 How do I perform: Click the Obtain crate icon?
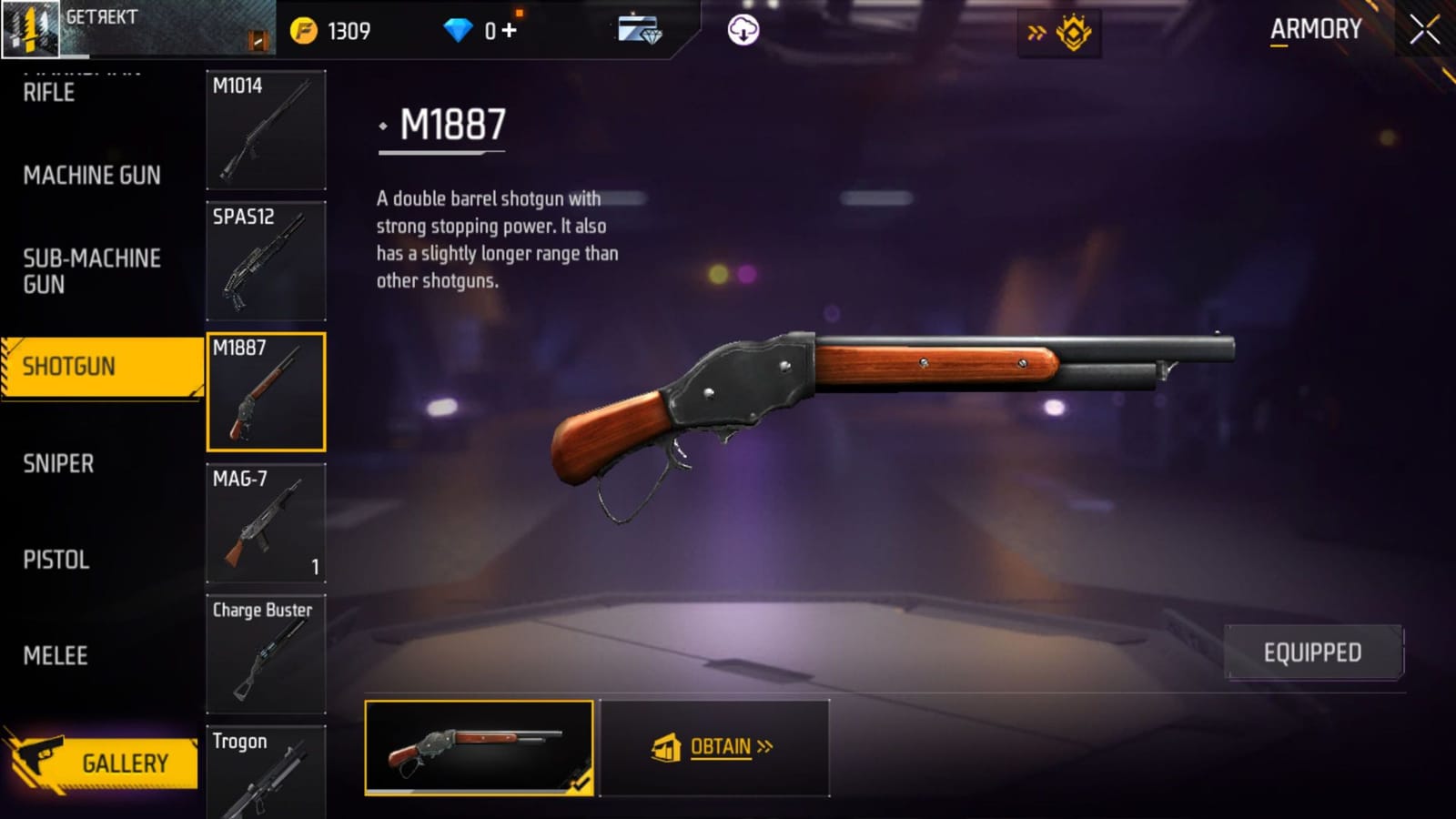pos(667,746)
